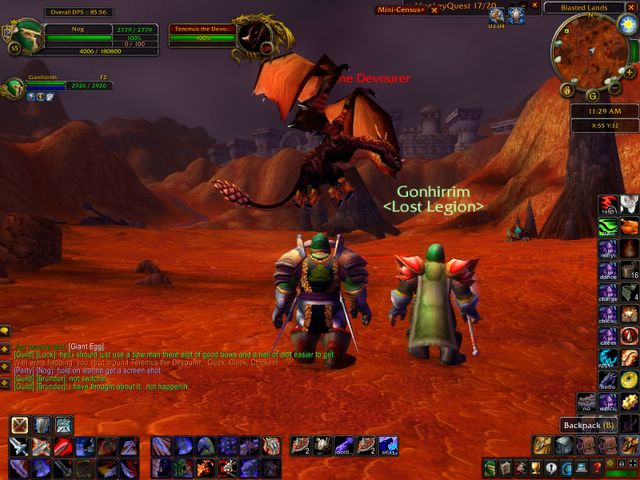
Task: Close the Mini-Census panel
Action: click(434, 10)
